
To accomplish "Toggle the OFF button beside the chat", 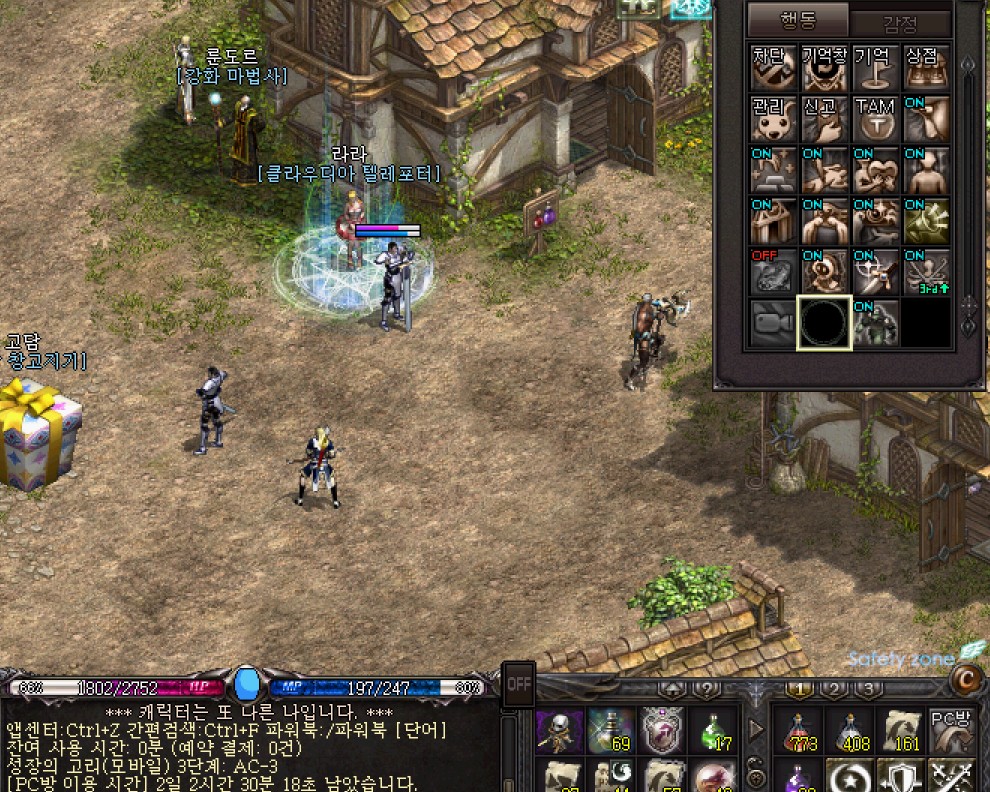I will point(519,685).
